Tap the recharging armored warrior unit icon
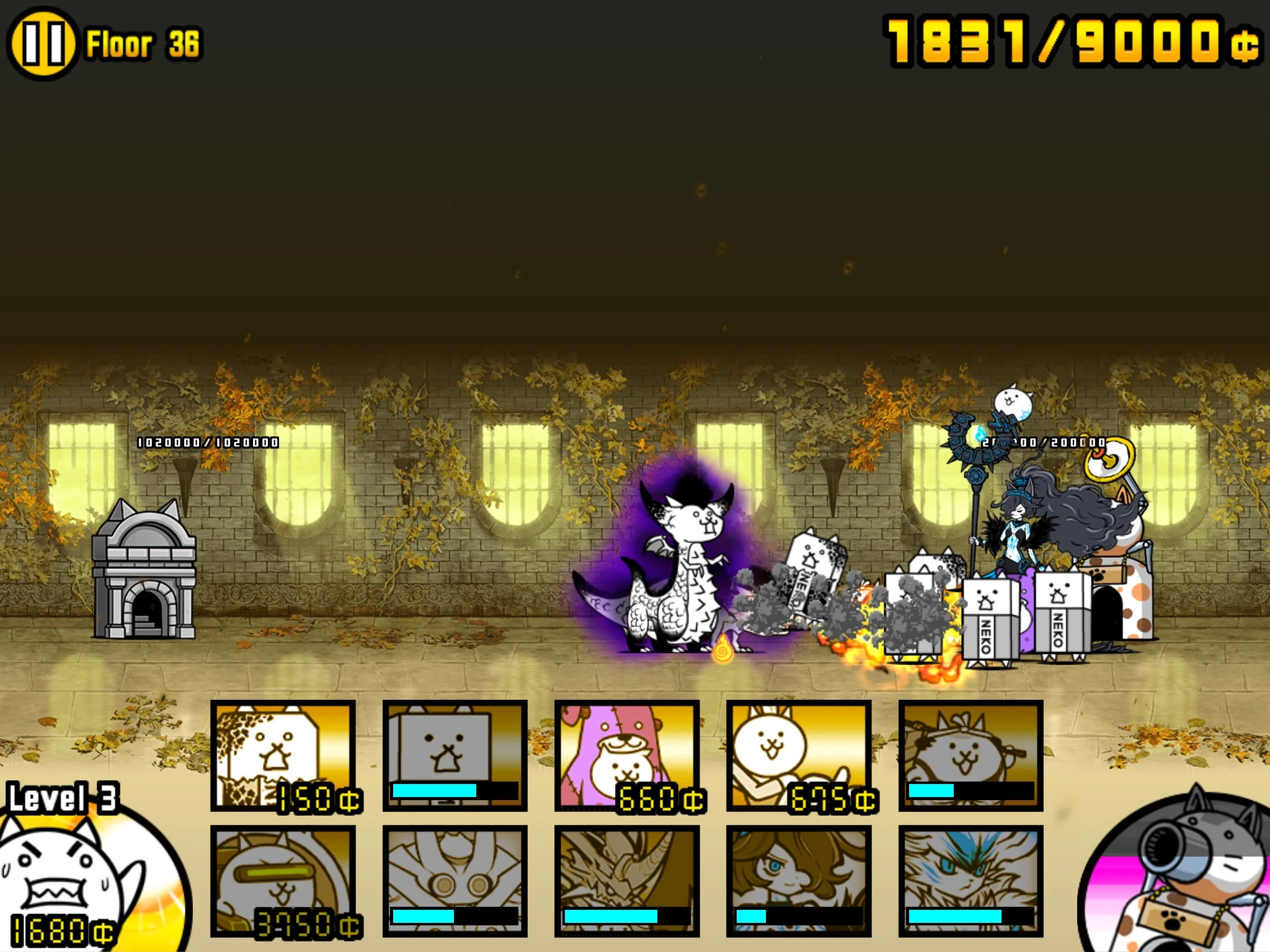Screen dimensions: 1270x952 pos(456,880)
